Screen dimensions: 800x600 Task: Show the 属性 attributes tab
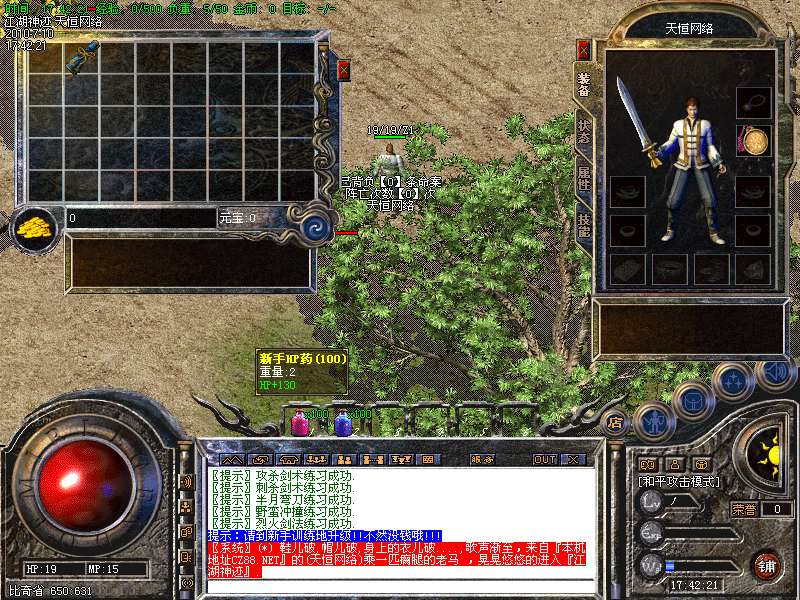(x=583, y=180)
